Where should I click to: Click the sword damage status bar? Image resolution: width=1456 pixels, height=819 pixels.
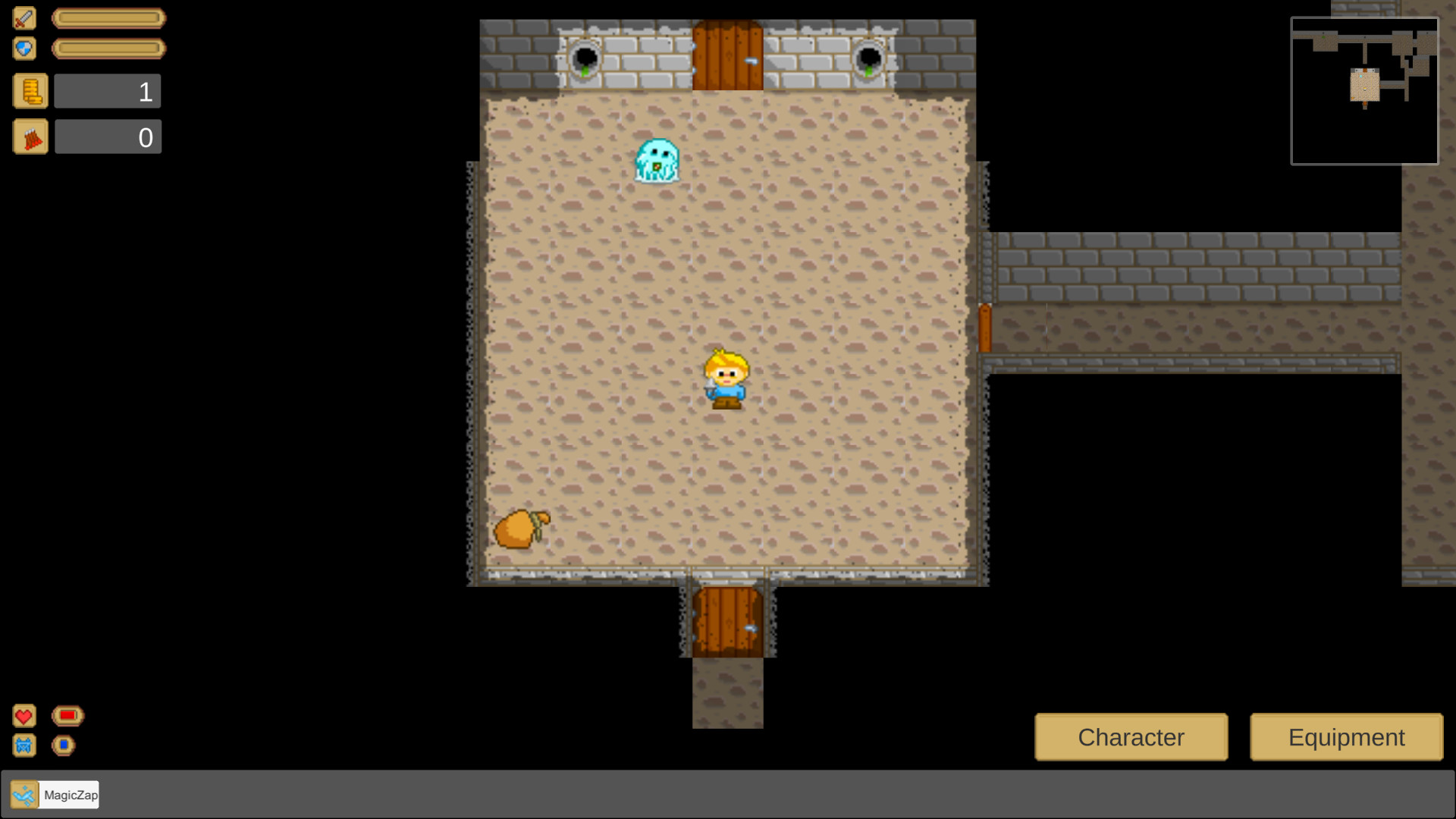(x=108, y=18)
